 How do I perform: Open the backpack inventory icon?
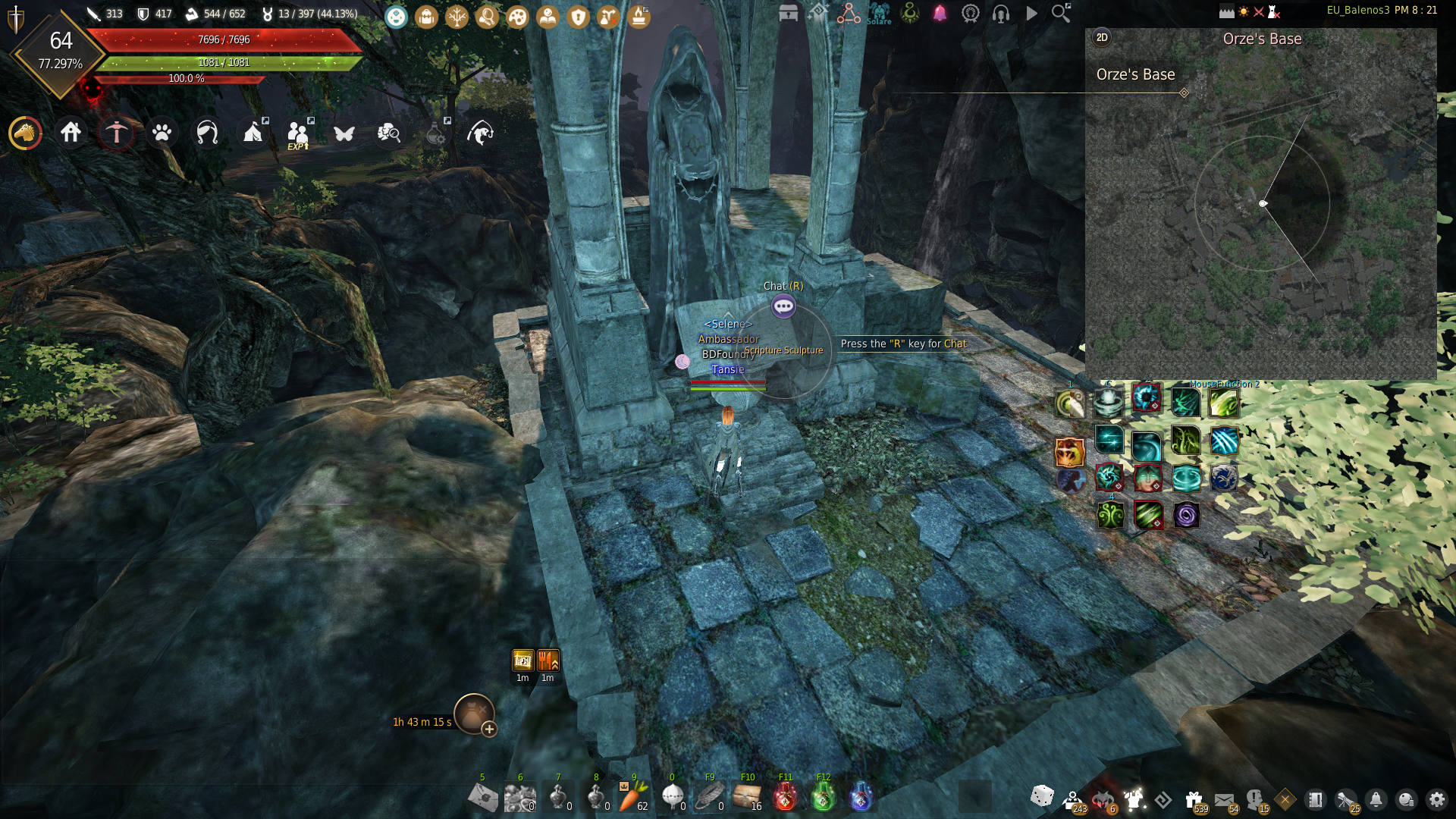(426, 16)
